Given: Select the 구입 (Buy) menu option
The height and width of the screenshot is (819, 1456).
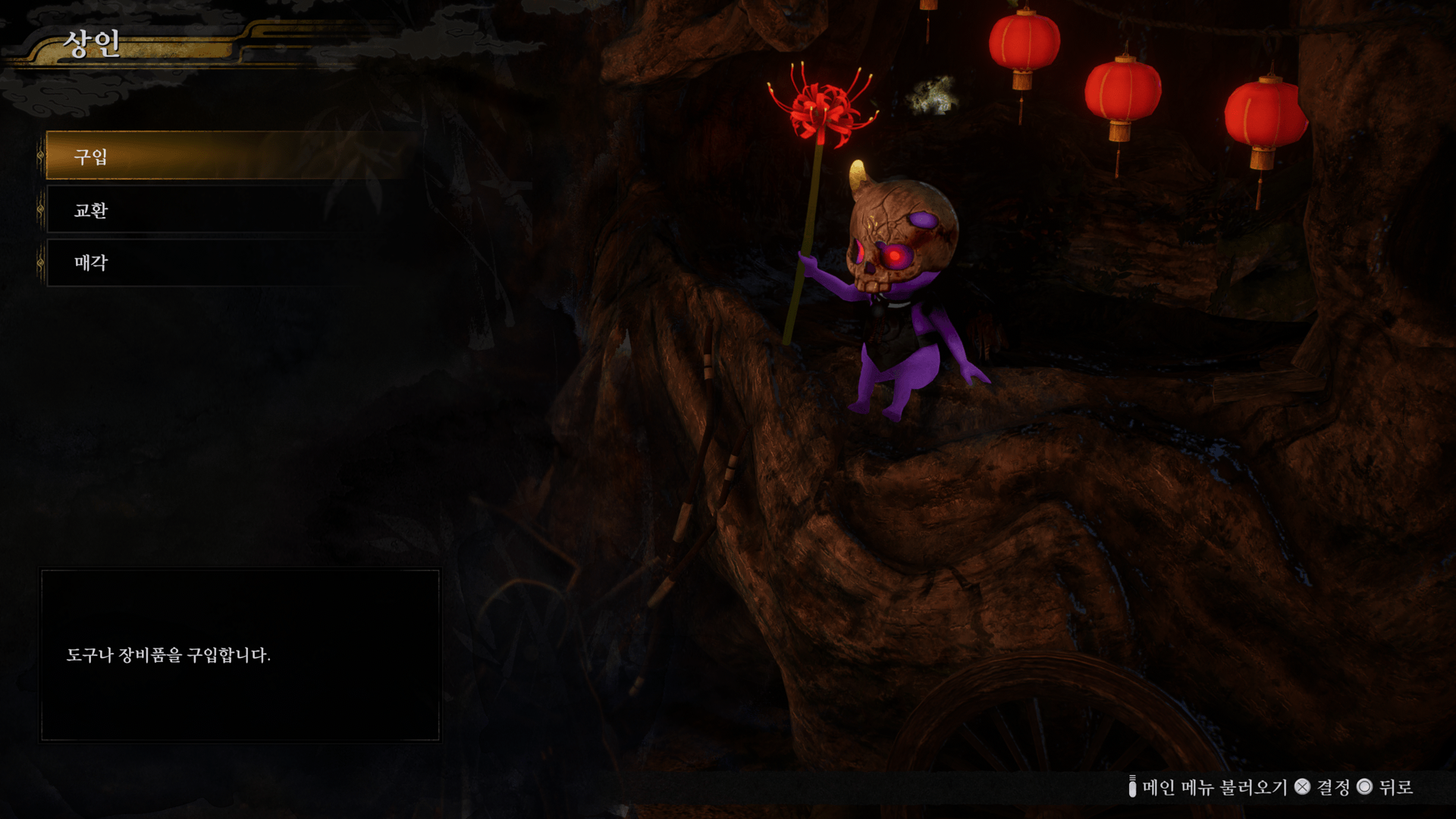Looking at the screenshot, I should pyautogui.click(x=227, y=156).
